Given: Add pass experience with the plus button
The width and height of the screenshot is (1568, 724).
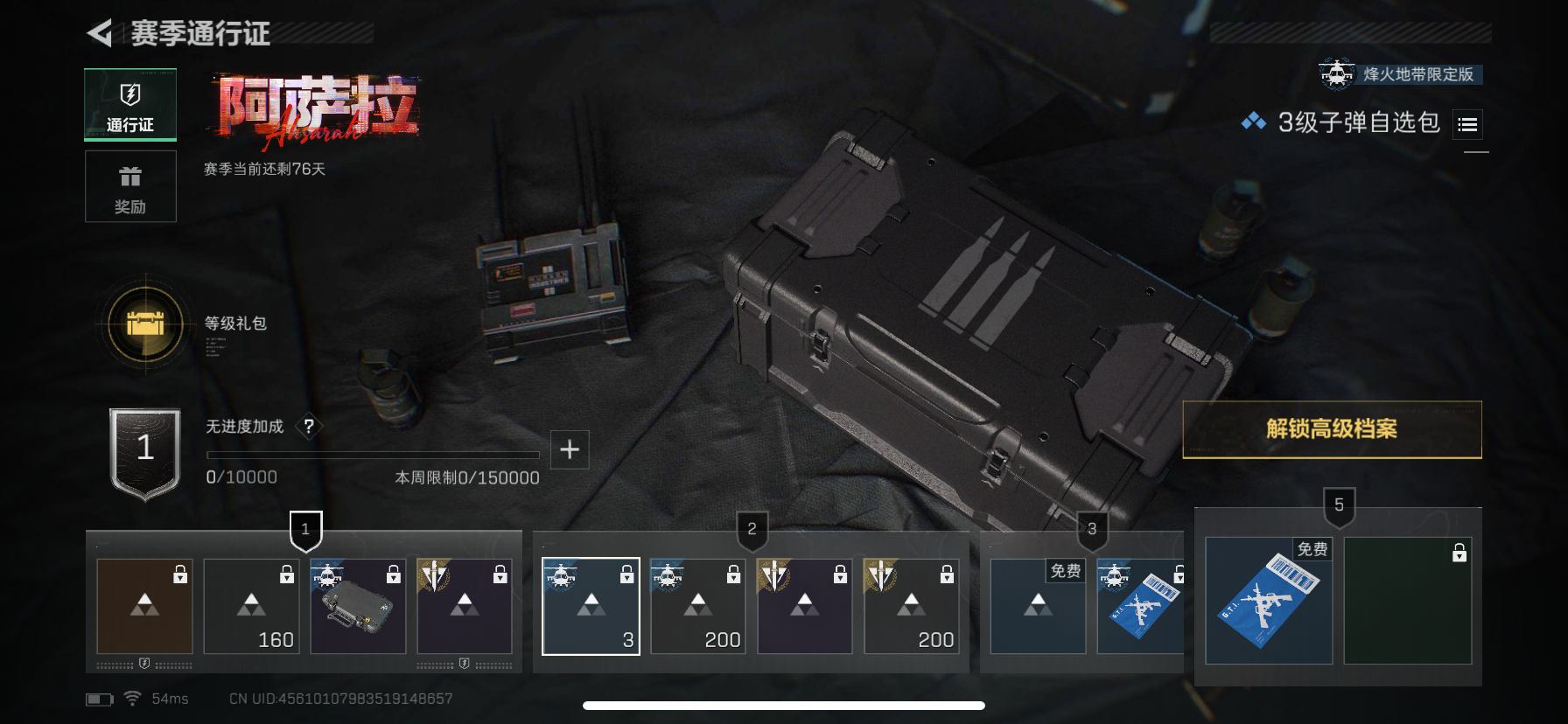Looking at the screenshot, I should tap(570, 449).
